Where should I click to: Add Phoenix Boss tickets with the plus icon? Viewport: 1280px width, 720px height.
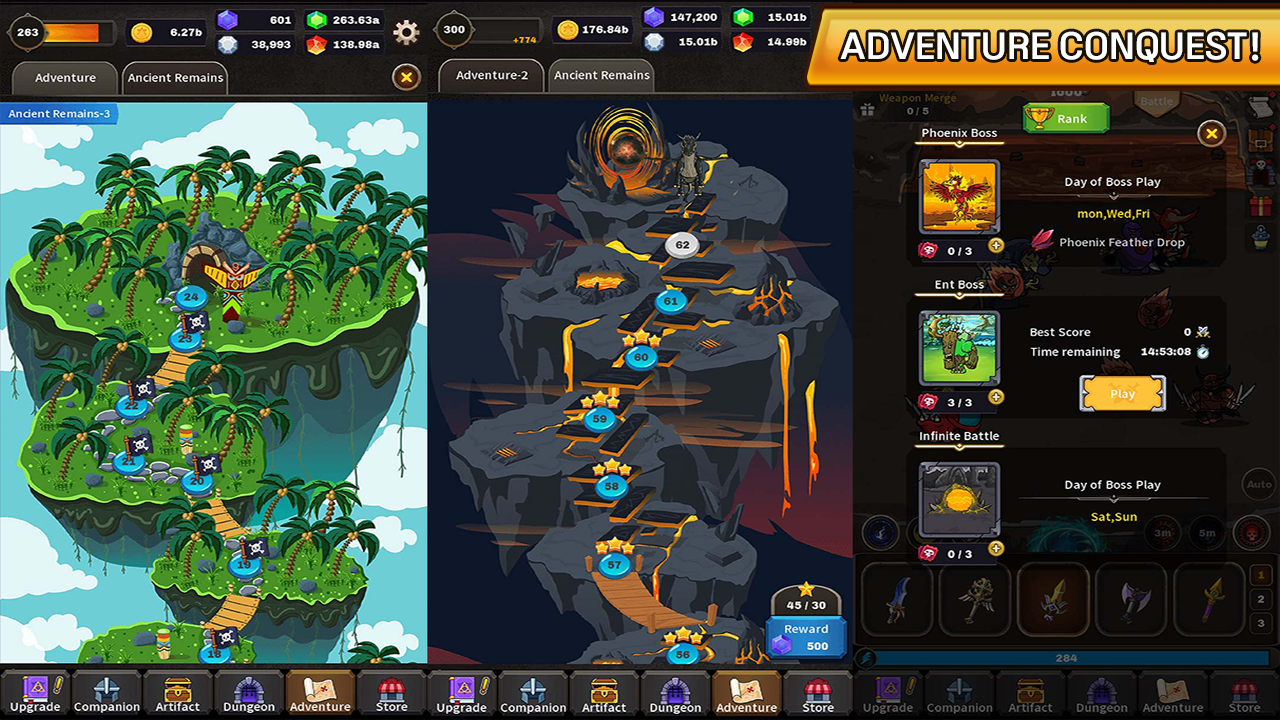[x=995, y=243]
